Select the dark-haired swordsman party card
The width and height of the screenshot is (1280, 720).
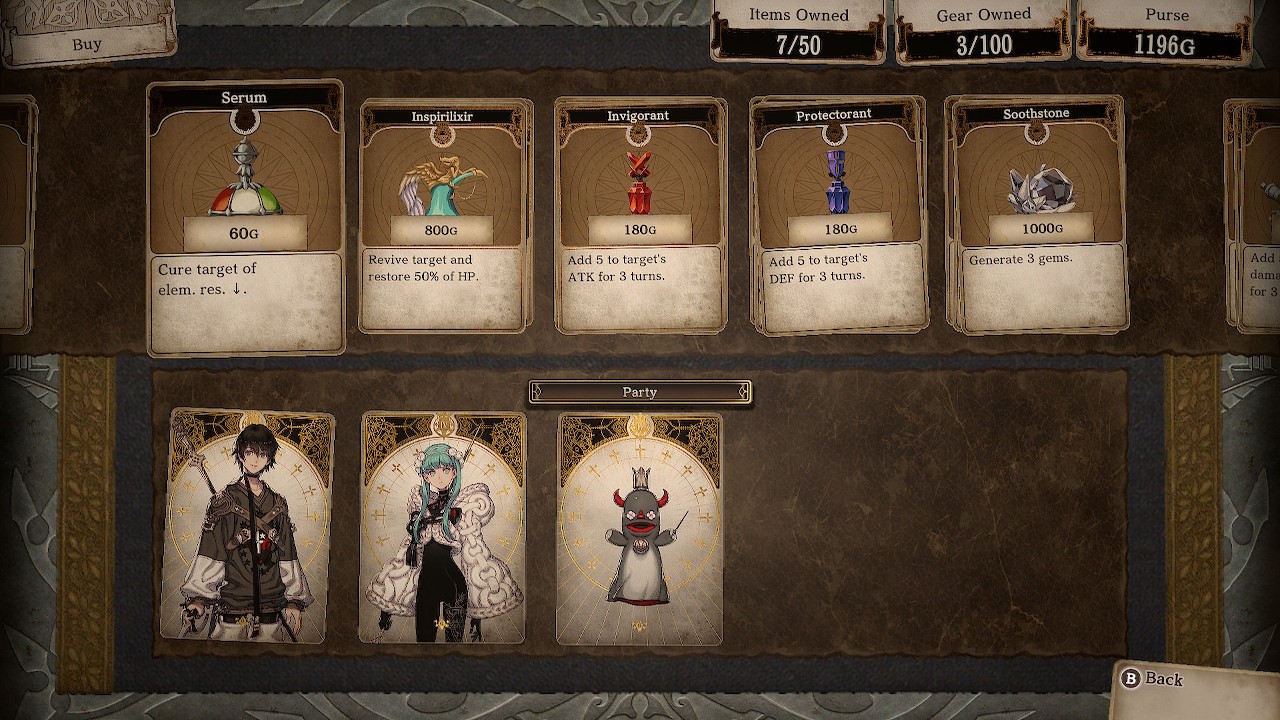pos(246,525)
